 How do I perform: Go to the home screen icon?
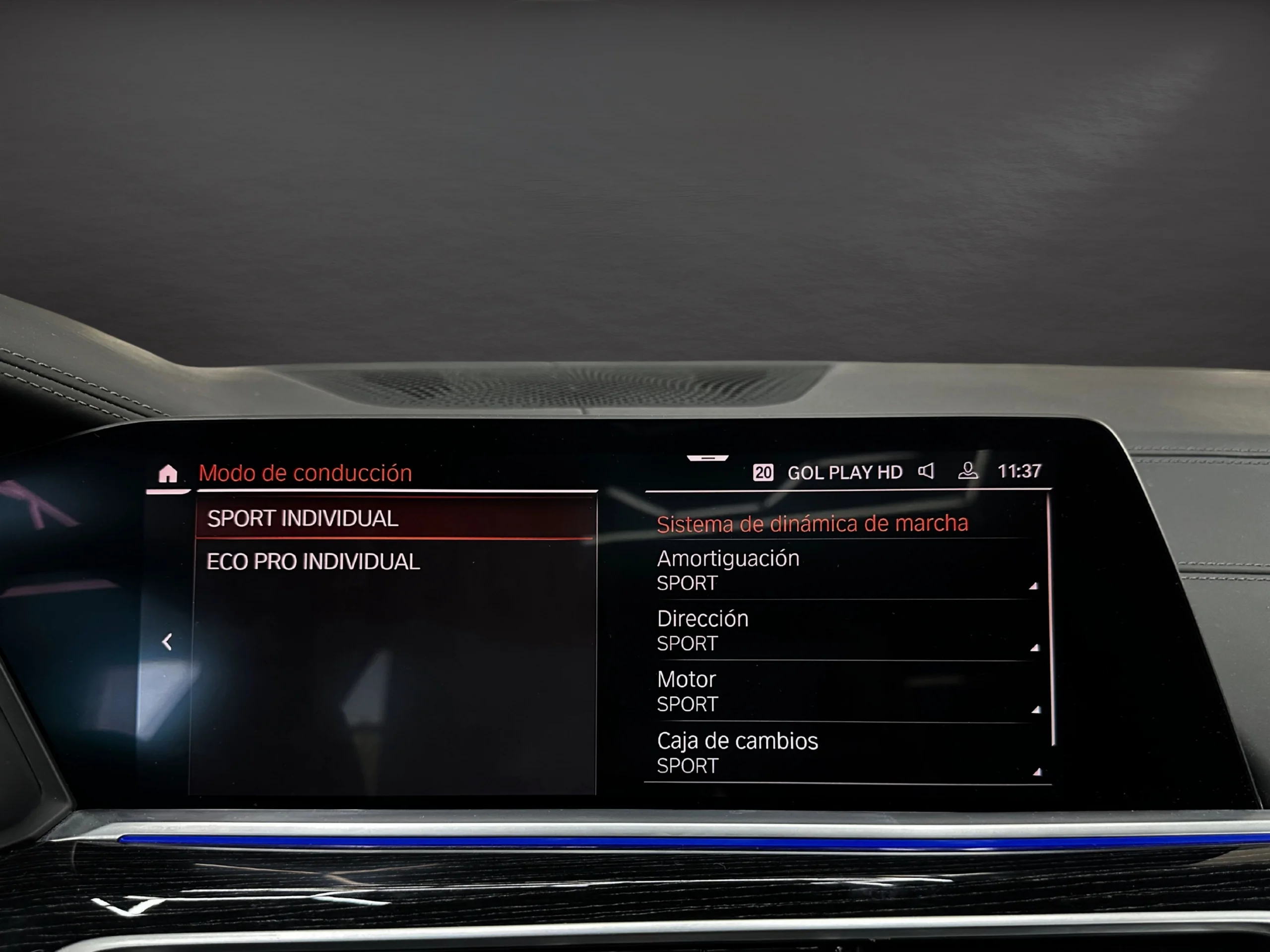pos(168,474)
